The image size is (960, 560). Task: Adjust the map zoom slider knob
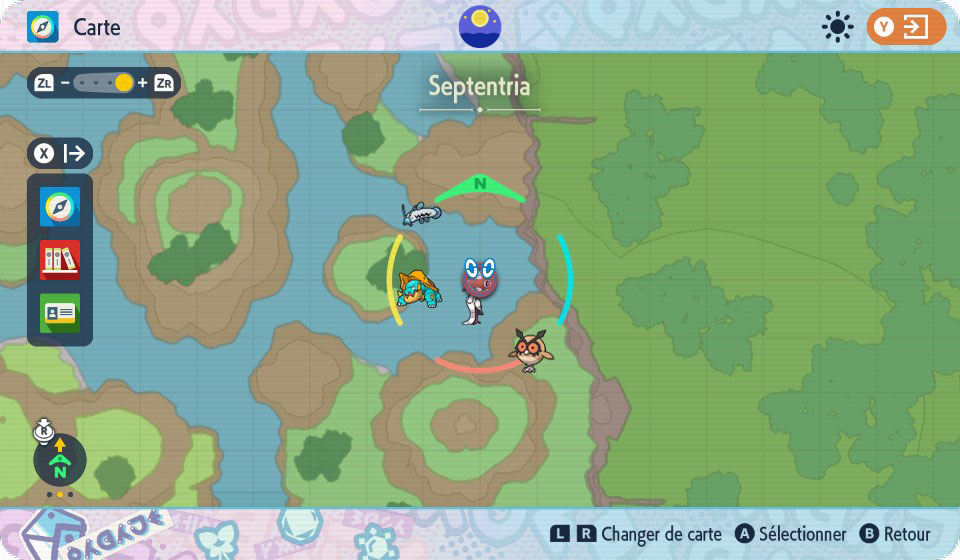tap(123, 83)
